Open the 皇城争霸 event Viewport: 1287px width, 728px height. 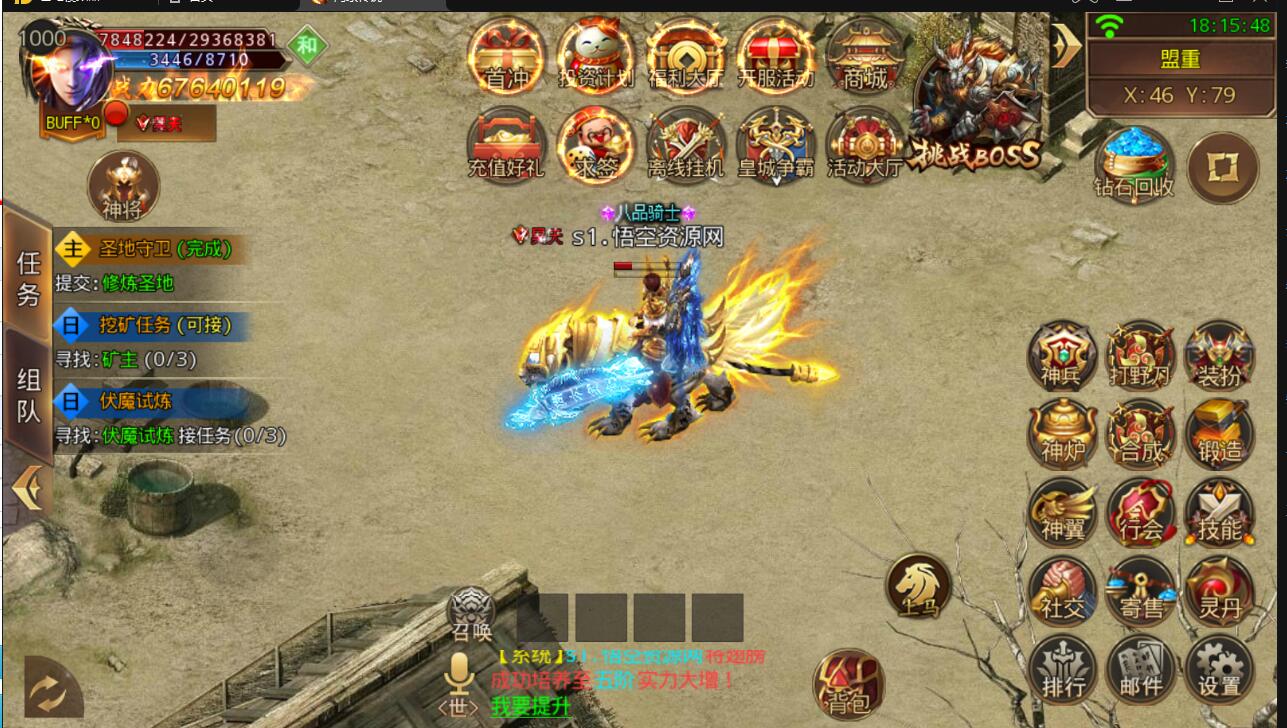[x=775, y=146]
